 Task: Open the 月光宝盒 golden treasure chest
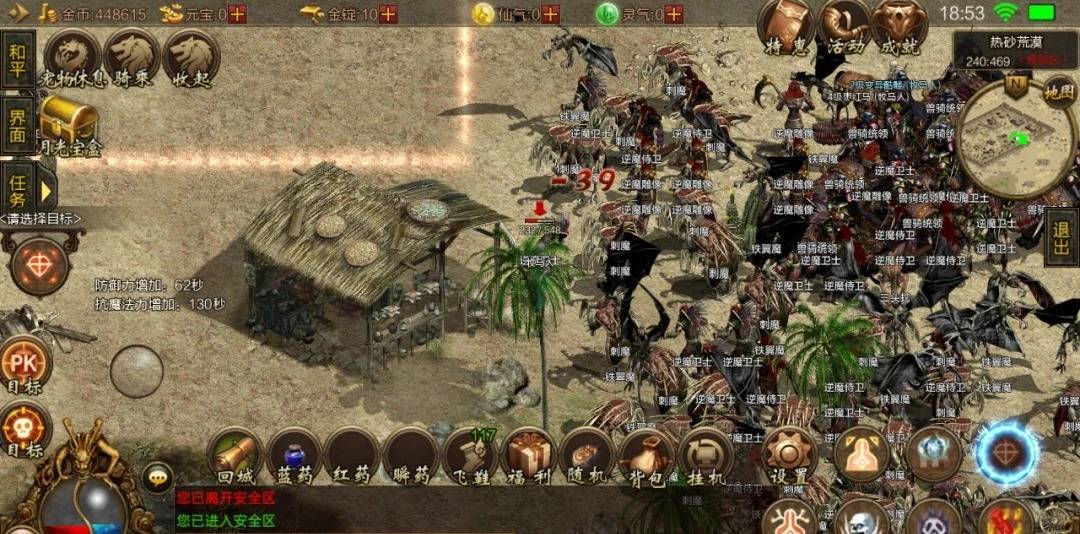pos(69,126)
